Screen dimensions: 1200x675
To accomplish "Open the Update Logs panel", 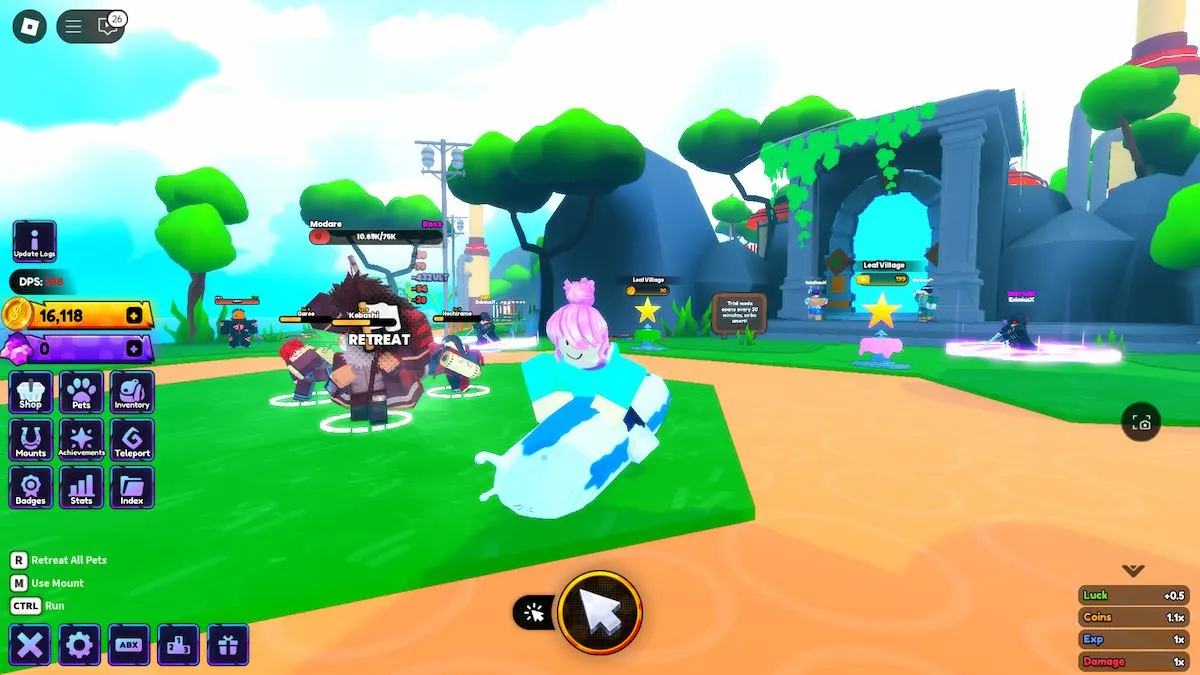I will tap(34, 242).
